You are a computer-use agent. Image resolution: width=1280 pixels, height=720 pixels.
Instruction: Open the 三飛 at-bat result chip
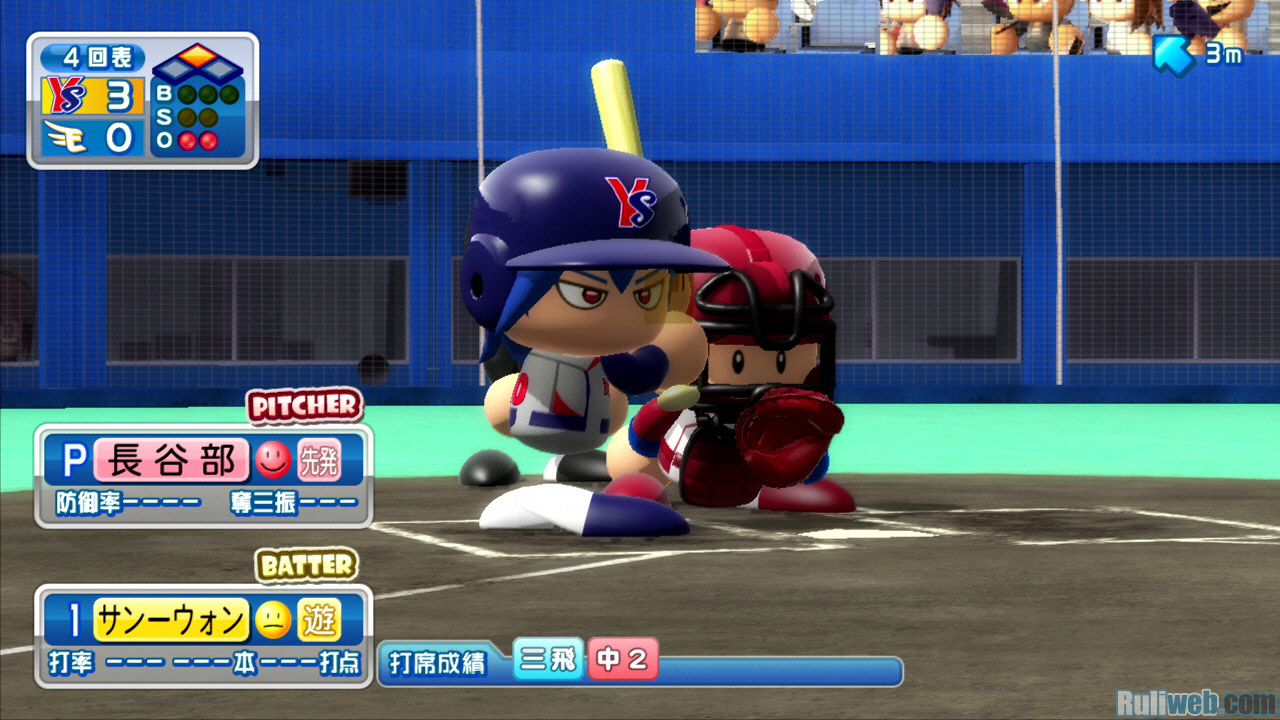548,660
